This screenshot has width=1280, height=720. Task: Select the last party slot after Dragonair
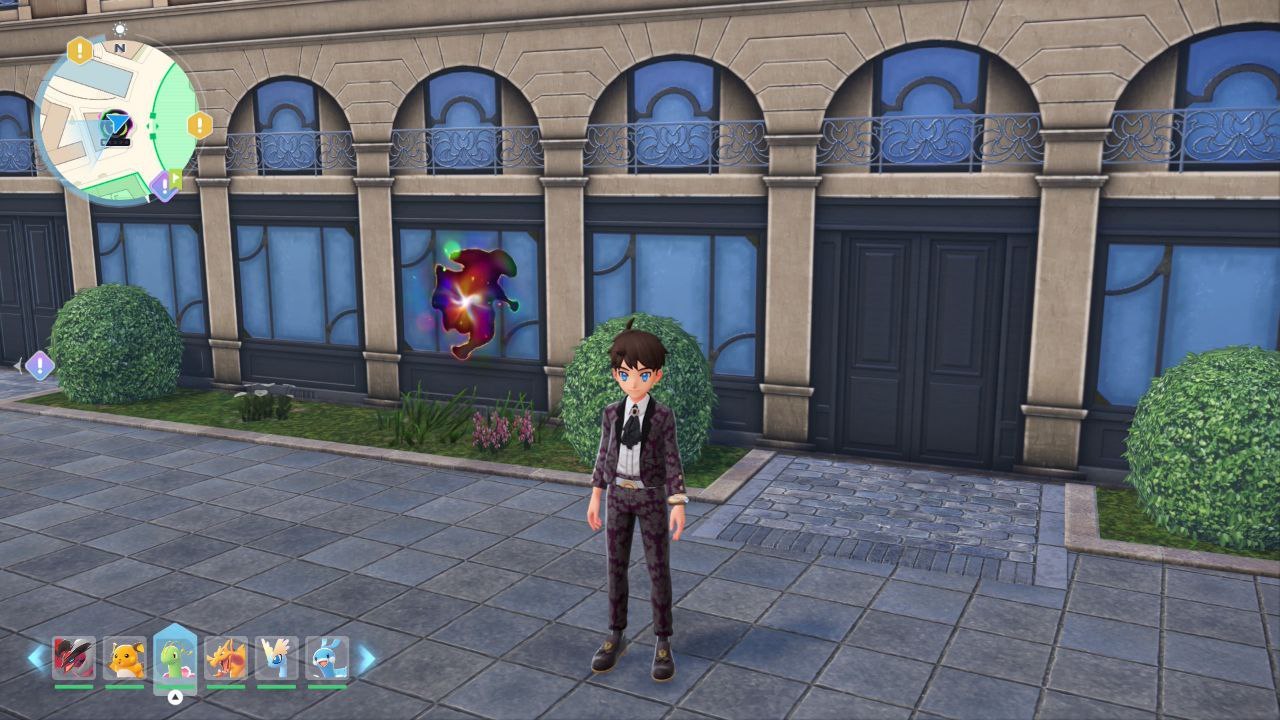pos(327,659)
